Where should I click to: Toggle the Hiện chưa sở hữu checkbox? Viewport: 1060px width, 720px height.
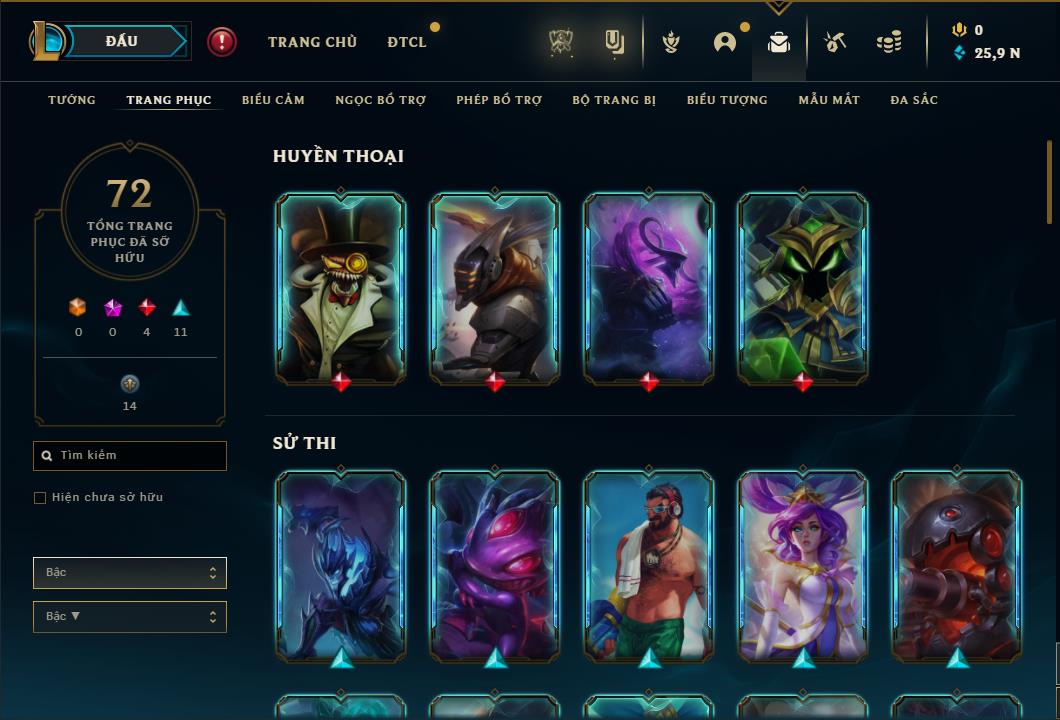point(40,498)
